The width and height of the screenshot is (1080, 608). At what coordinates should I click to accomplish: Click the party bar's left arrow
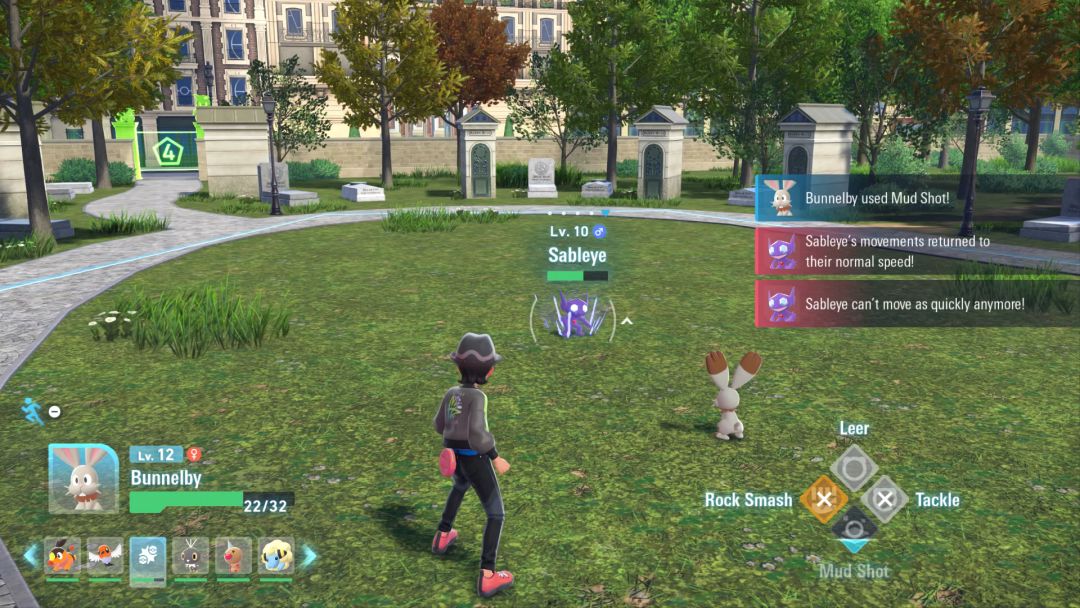point(30,556)
